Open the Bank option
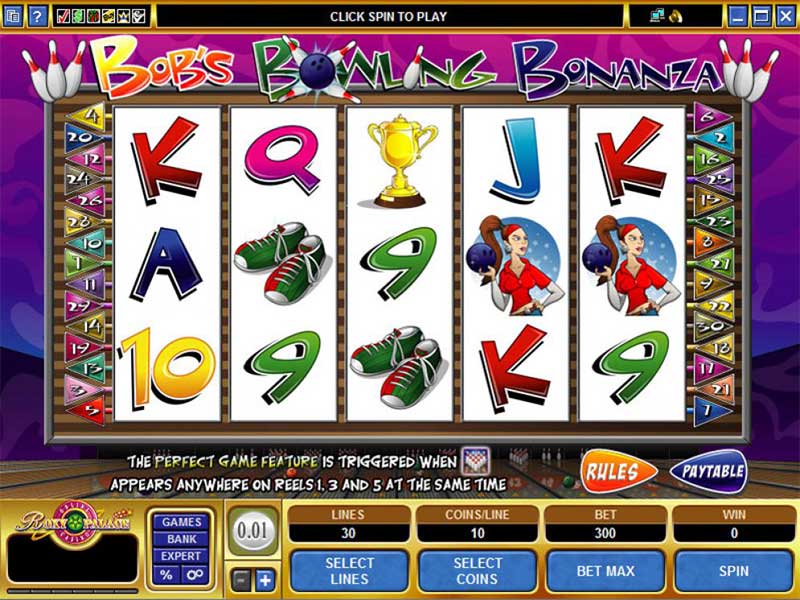The width and height of the screenshot is (800, 600). pos(181,539)
